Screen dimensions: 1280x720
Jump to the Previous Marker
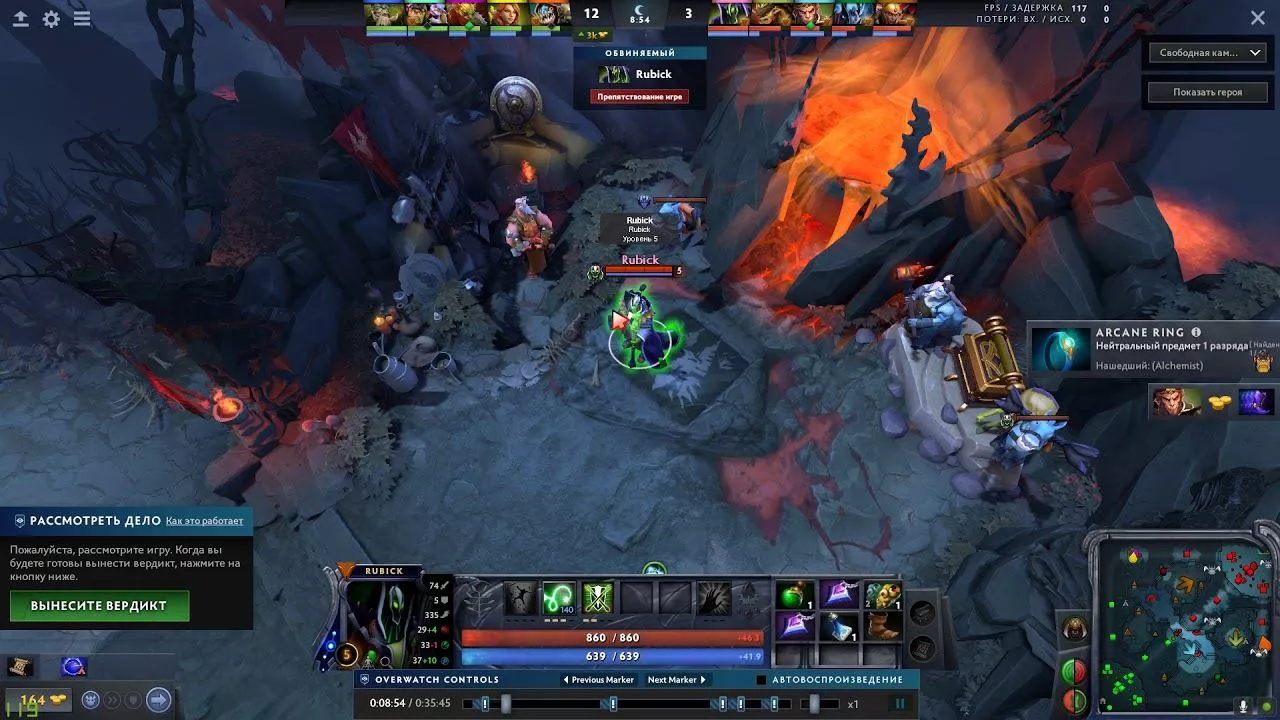[x=599, y=680]
